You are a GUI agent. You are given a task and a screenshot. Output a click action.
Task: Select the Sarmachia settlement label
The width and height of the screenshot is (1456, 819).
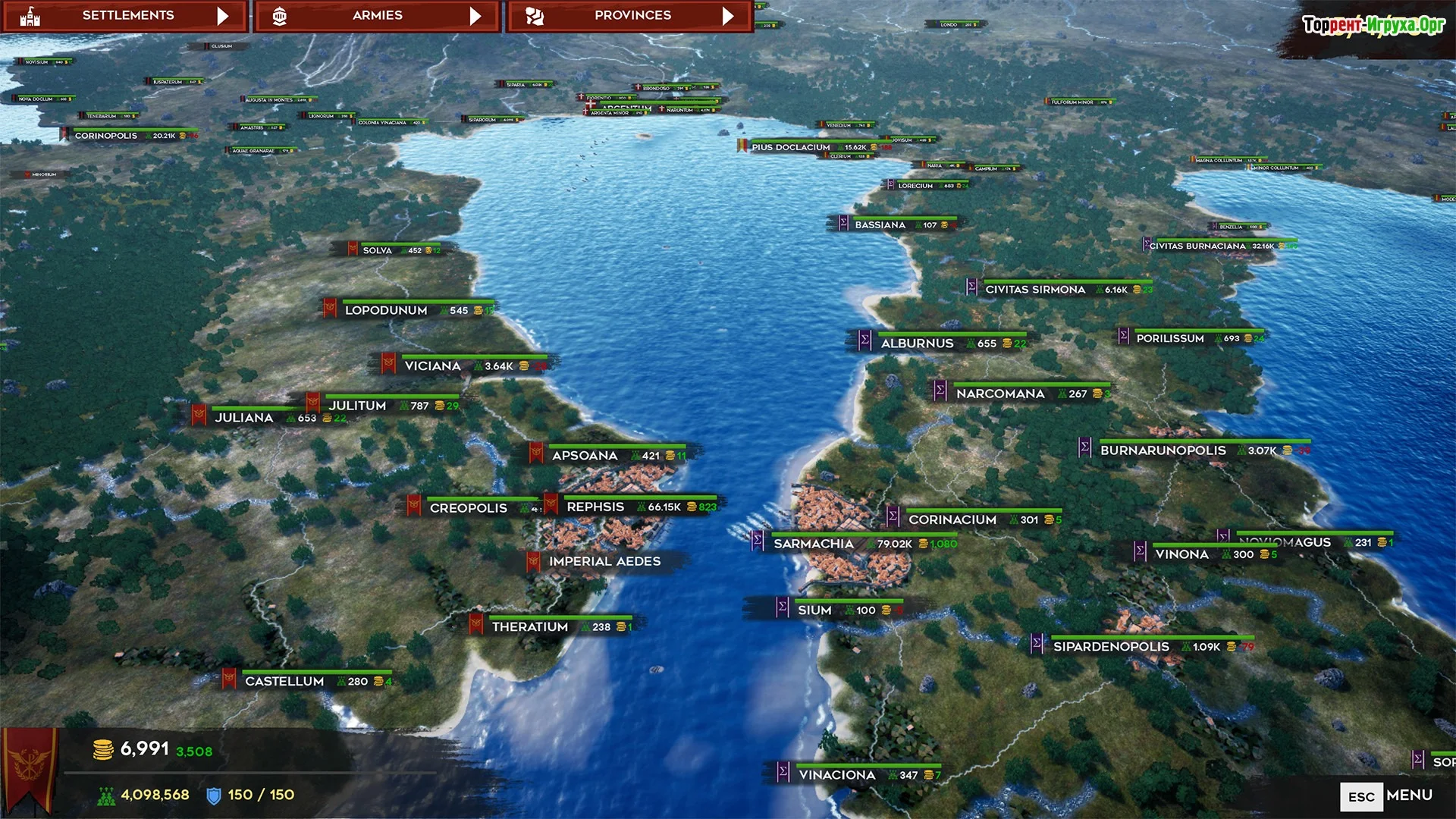click(x=814, y=544)
